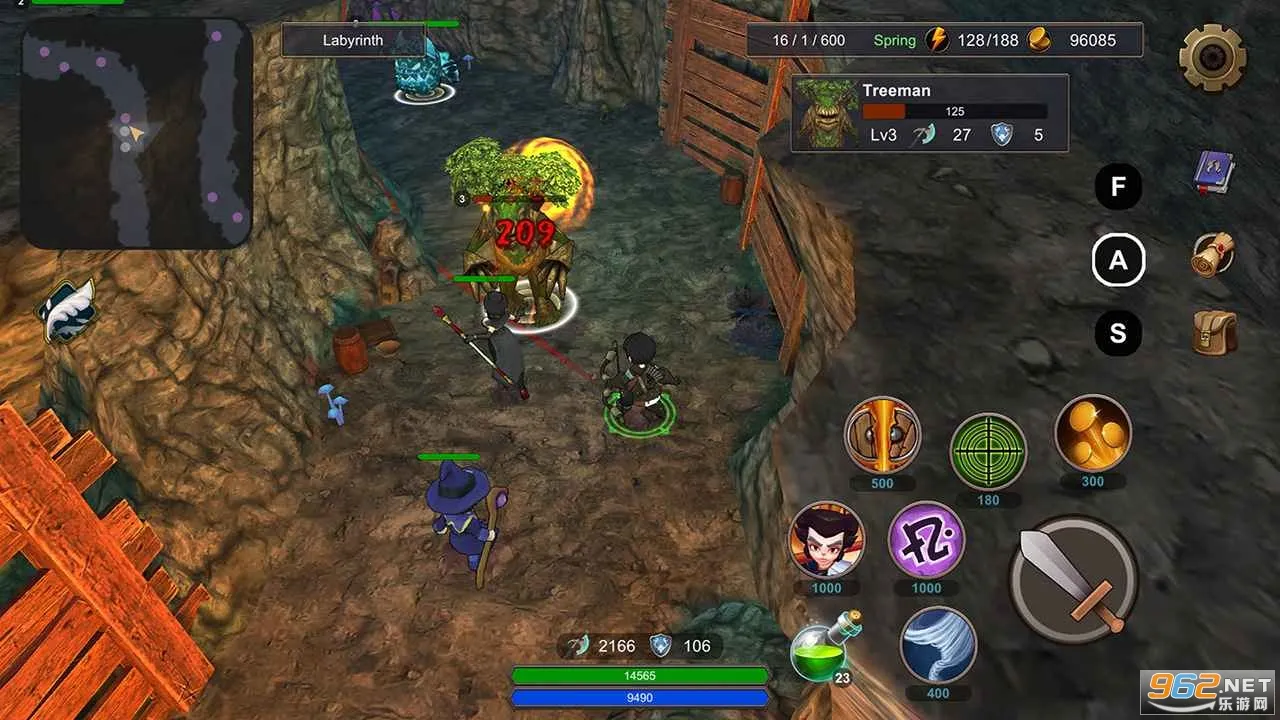Select the Treeman target panel
1280x720 pixels.
coord(929,113)
